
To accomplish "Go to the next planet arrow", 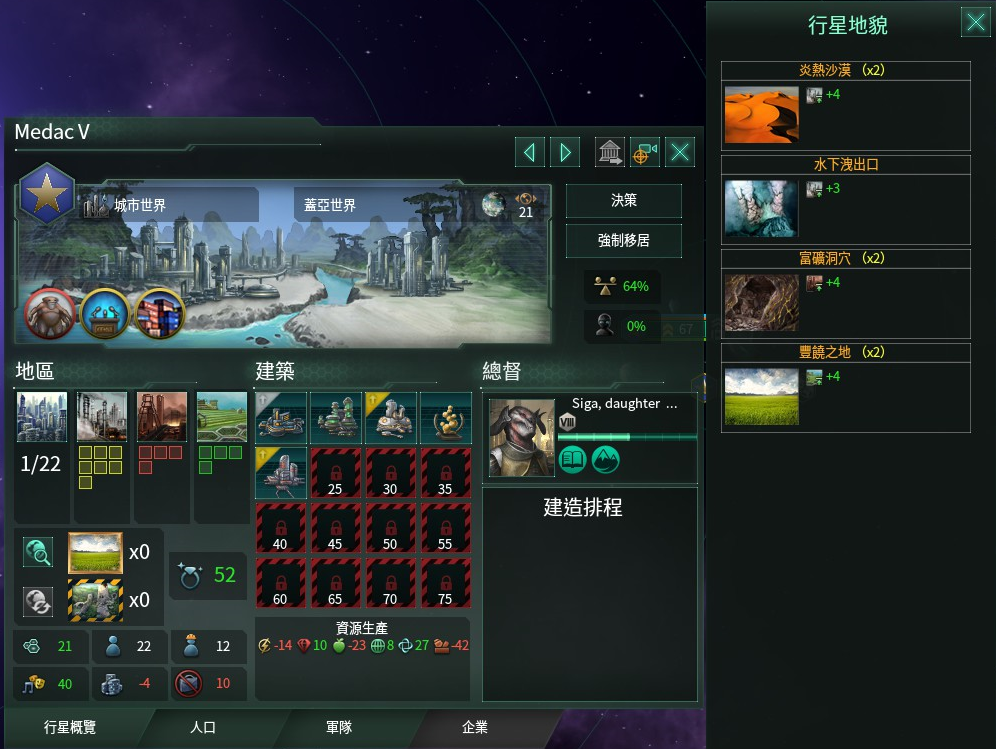I will pyautogui.click(x=565, y=152).
